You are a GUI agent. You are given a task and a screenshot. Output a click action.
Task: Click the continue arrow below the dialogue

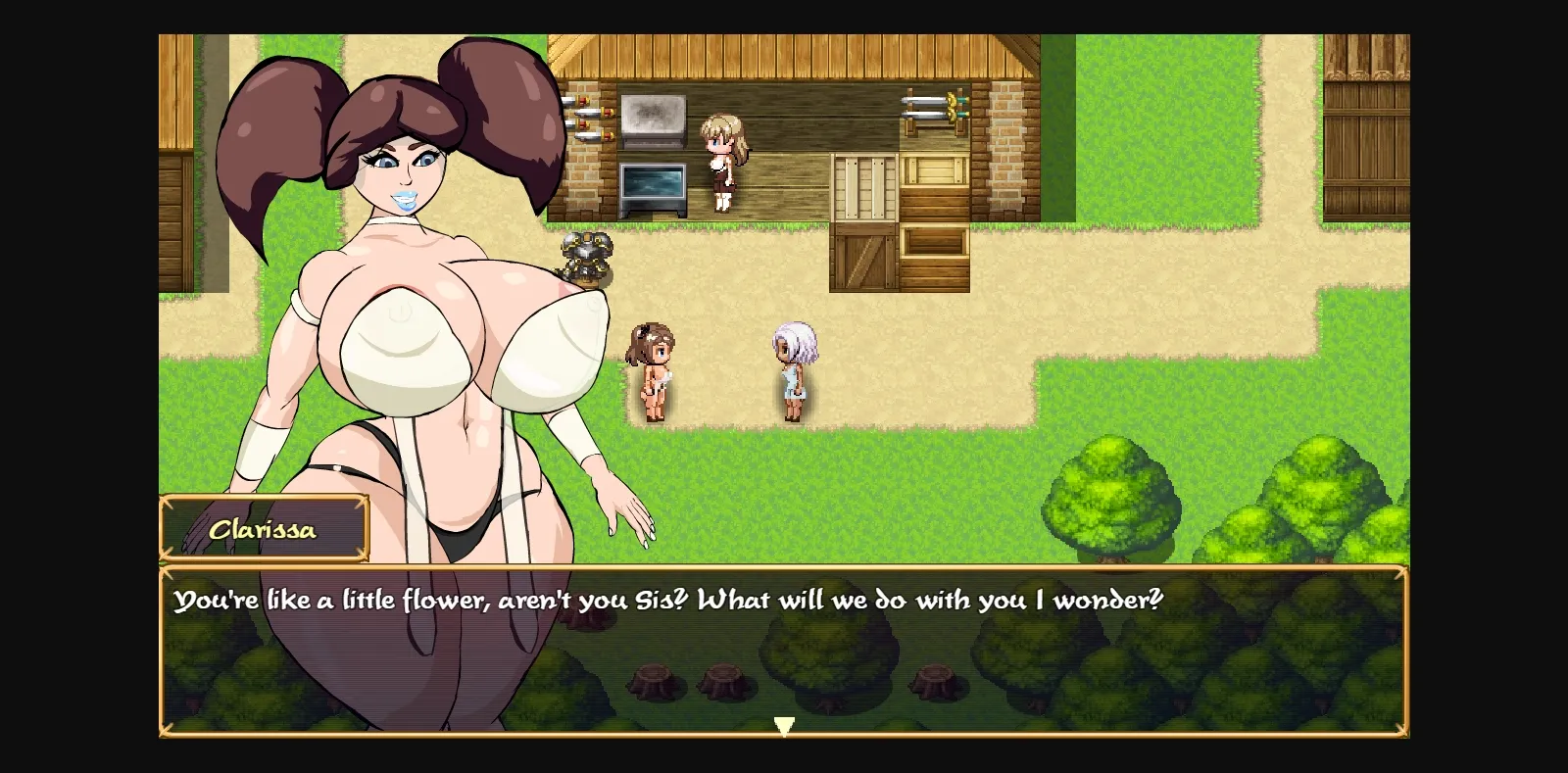(784, 725)
